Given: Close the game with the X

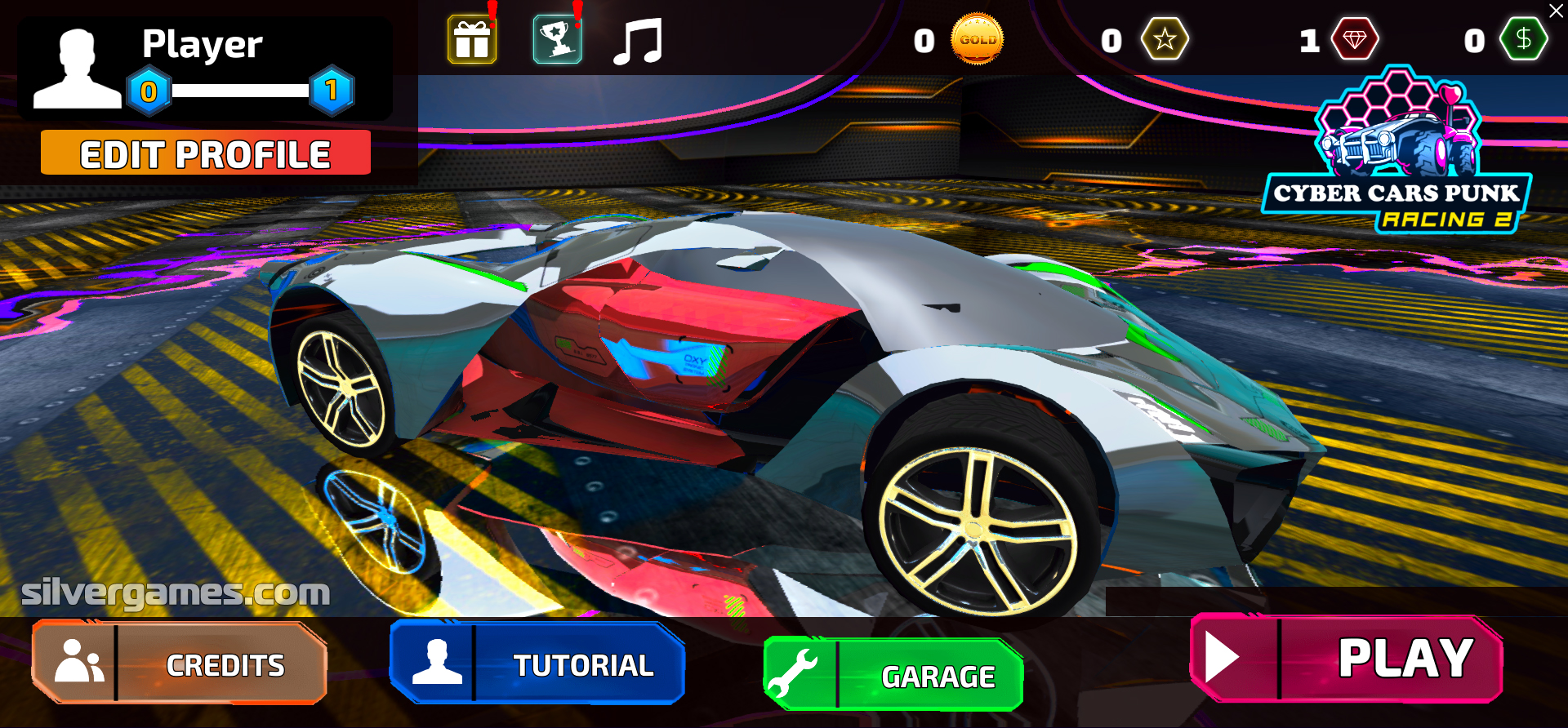Looking at the screenshot, I should (1556, 11).
